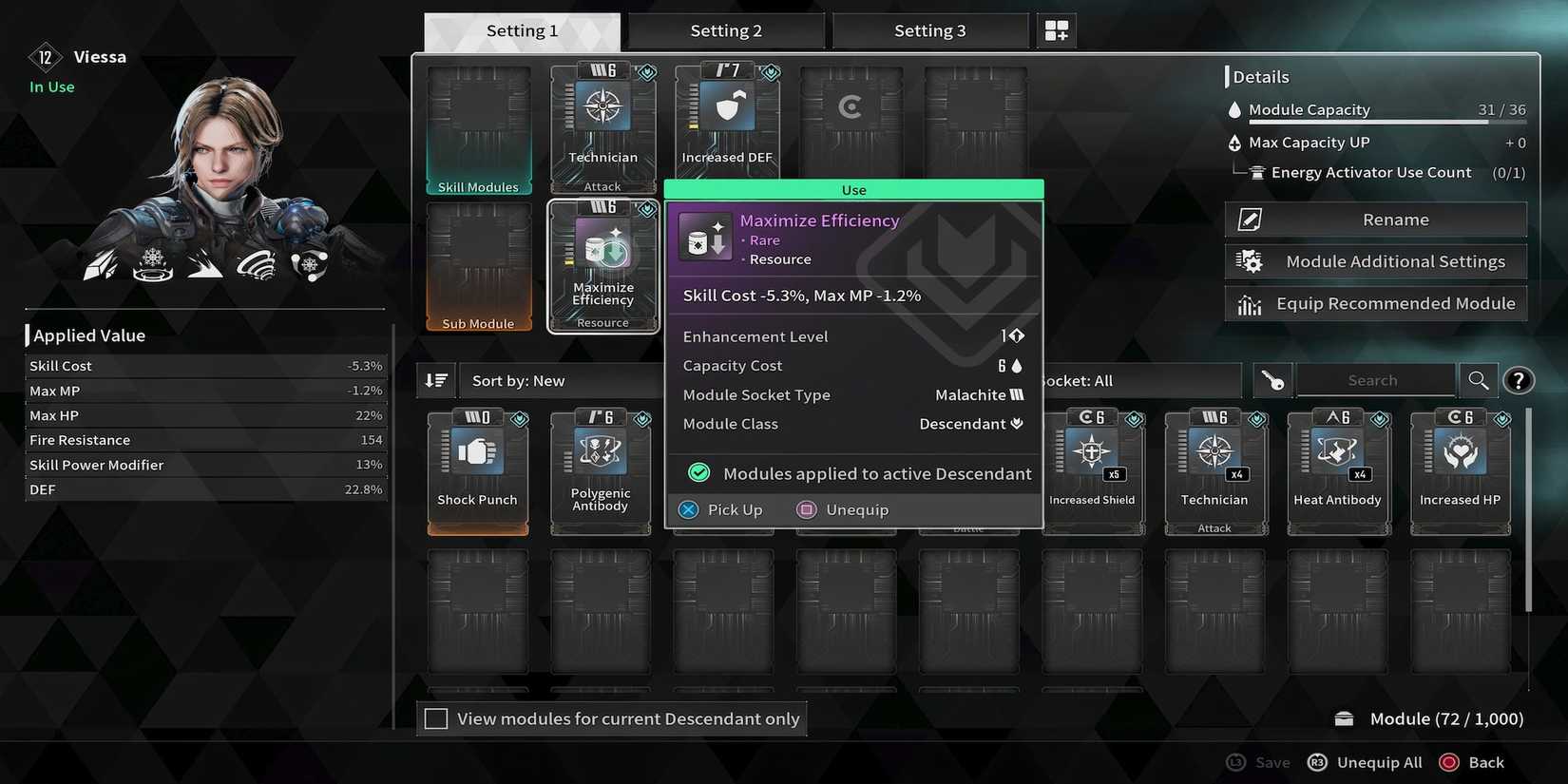This screenshot has height=784, width=1568.
Task: Click the Module Capacity progress bar
Action: (x=1387, y=124)
